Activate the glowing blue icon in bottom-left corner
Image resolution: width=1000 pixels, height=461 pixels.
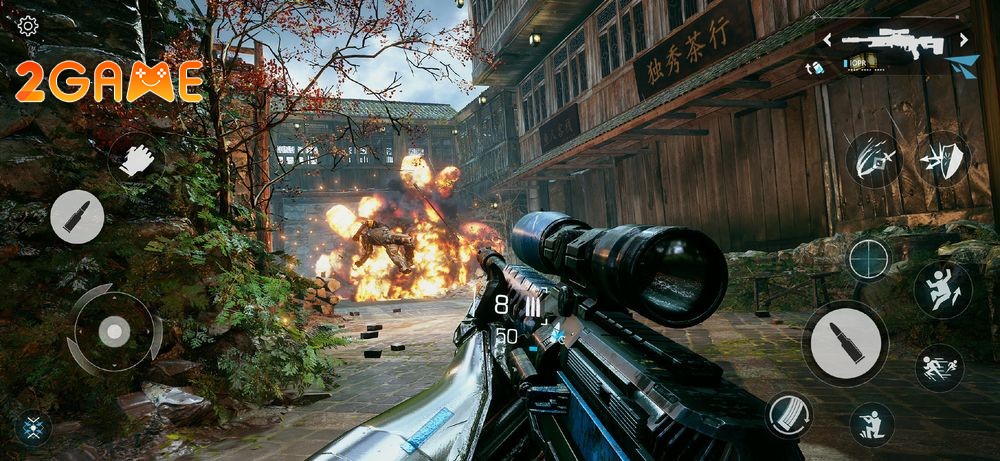(x=32, y=427)
